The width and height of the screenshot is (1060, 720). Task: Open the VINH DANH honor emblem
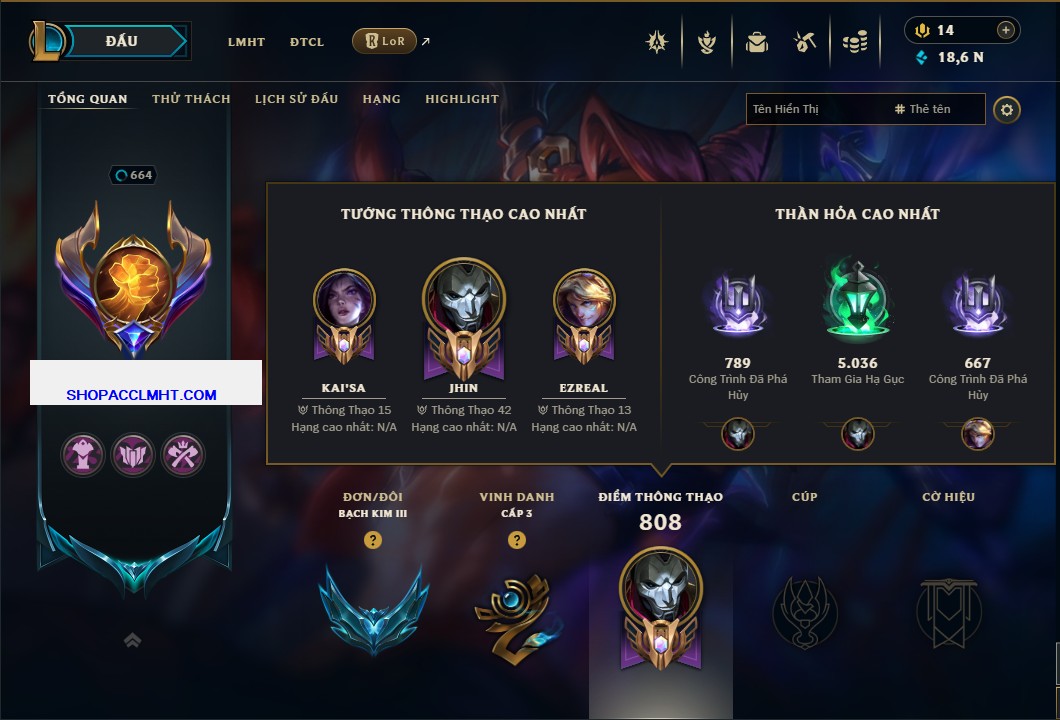(x=516, y=614)
